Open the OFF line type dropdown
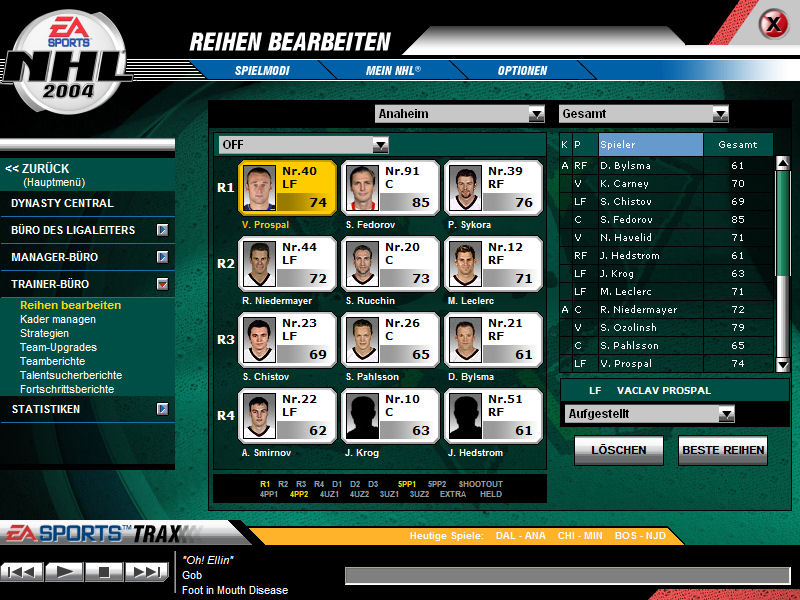 pyautogui.click(x=380, y=145)
